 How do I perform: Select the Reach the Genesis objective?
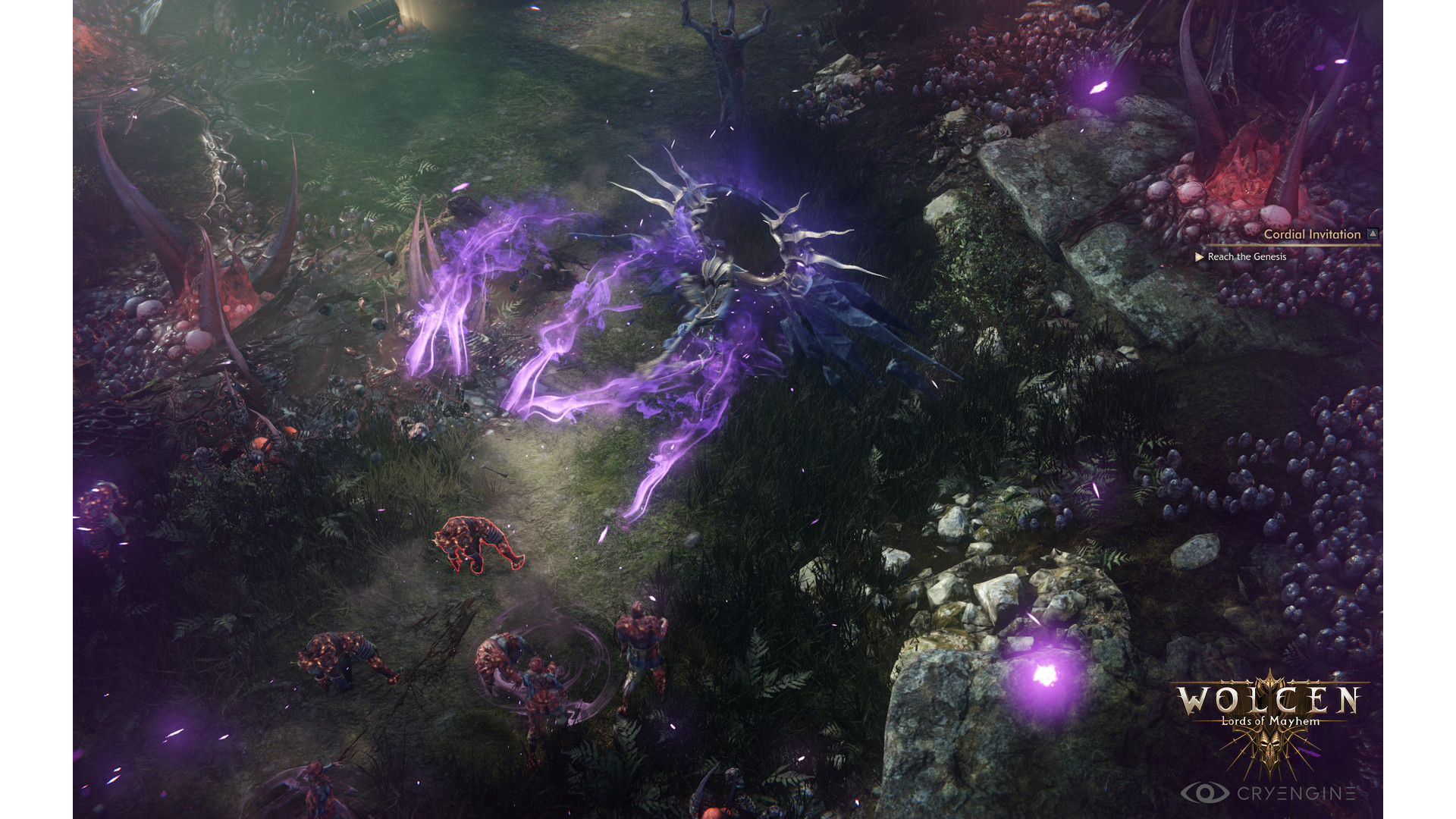[x=1246, y=257]
